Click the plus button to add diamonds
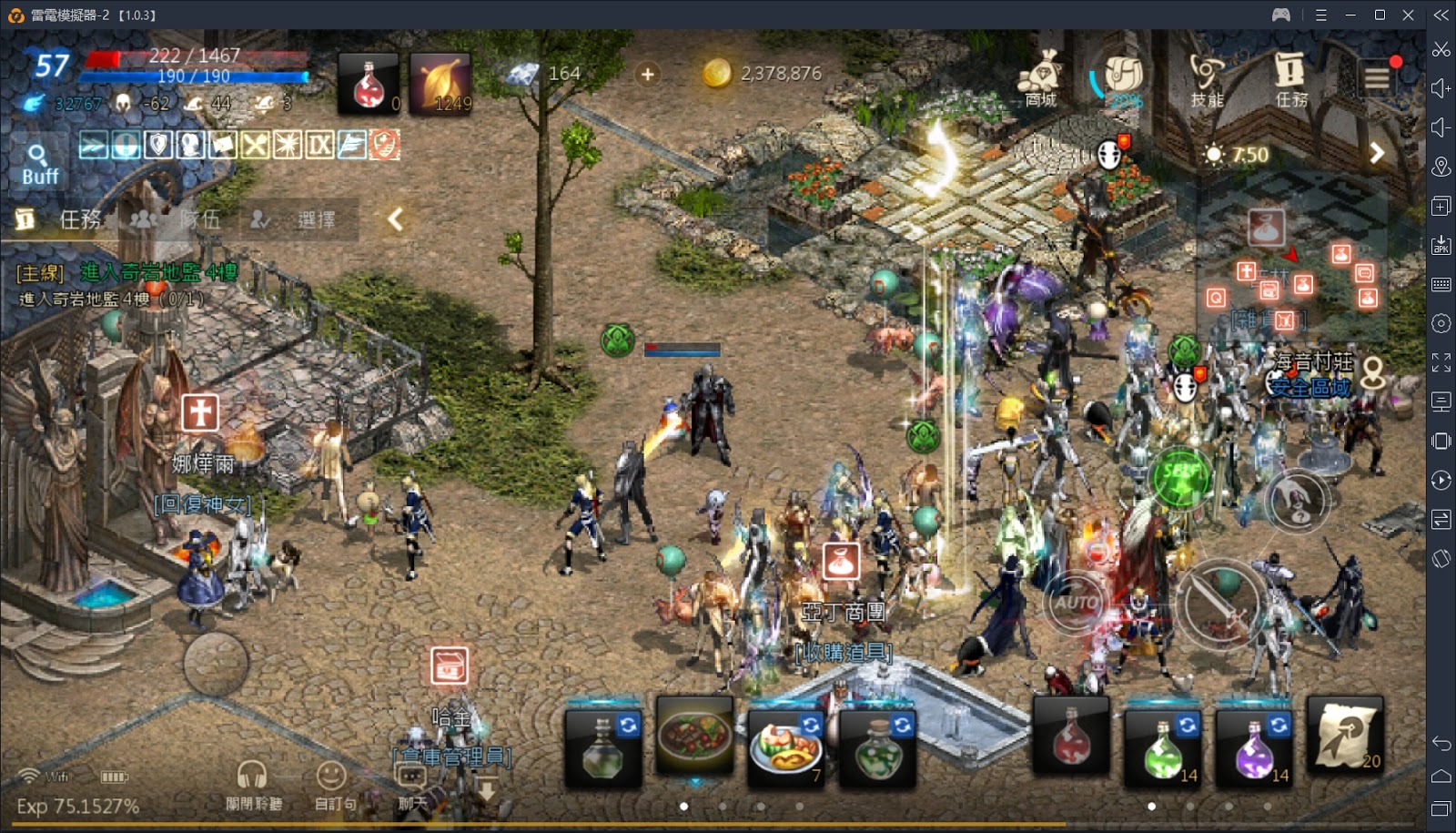This screenshot has height=833, width=1456. tap(647, 74)
